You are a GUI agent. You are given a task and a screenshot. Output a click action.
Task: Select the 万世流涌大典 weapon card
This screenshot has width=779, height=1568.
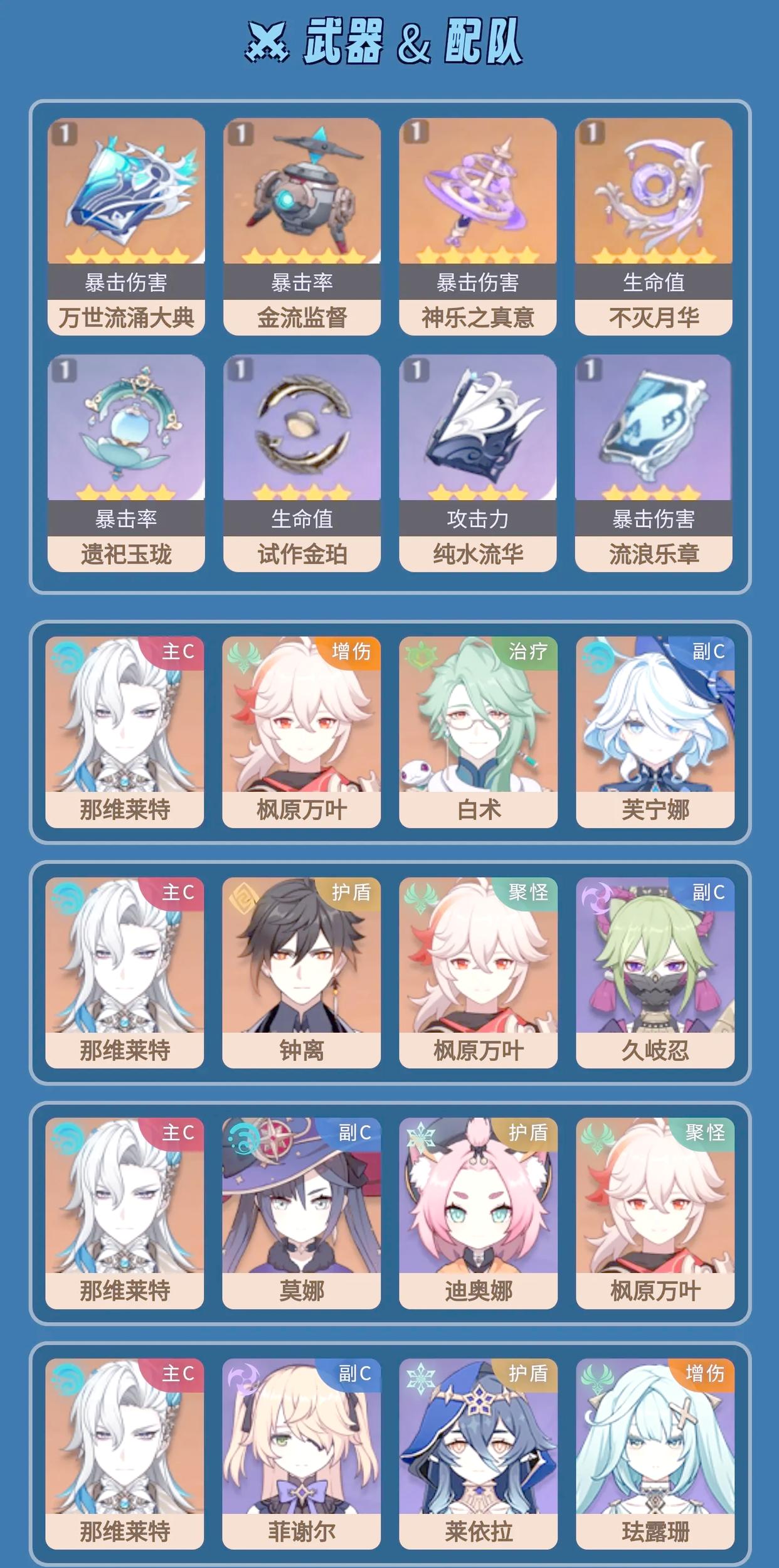[126, 226]
